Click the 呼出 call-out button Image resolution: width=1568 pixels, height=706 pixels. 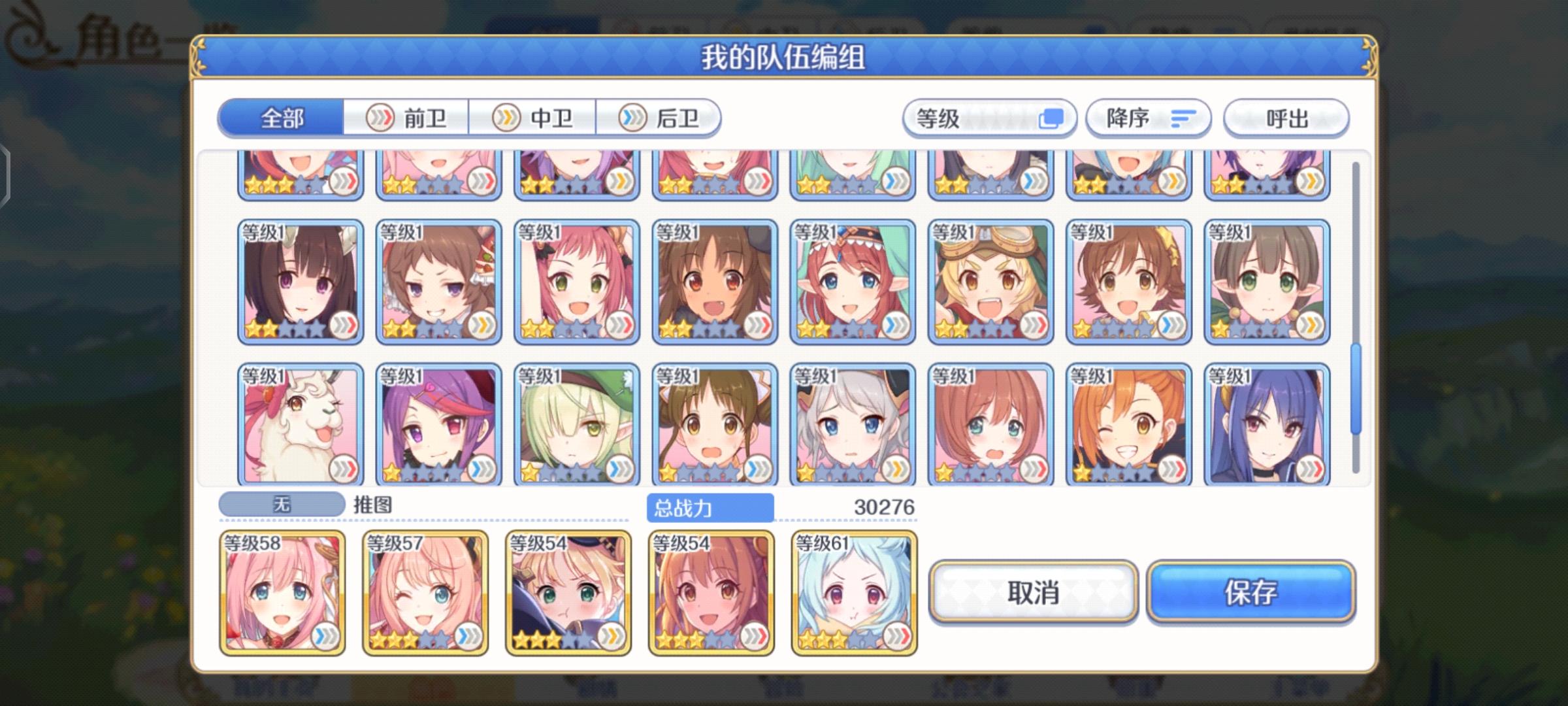(x=1285, y=118)
